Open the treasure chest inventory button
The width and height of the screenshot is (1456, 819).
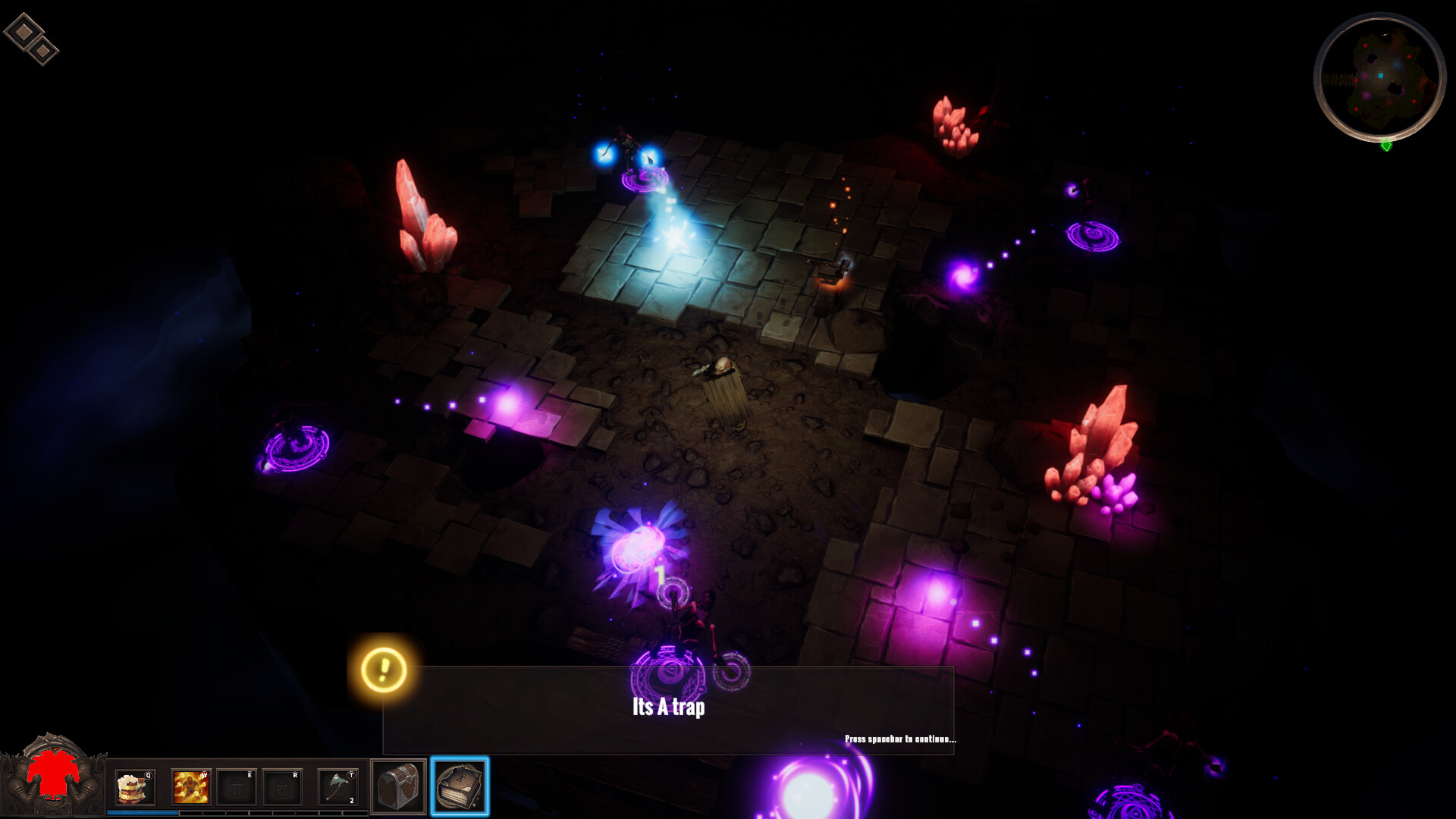[x=398, y=787]
